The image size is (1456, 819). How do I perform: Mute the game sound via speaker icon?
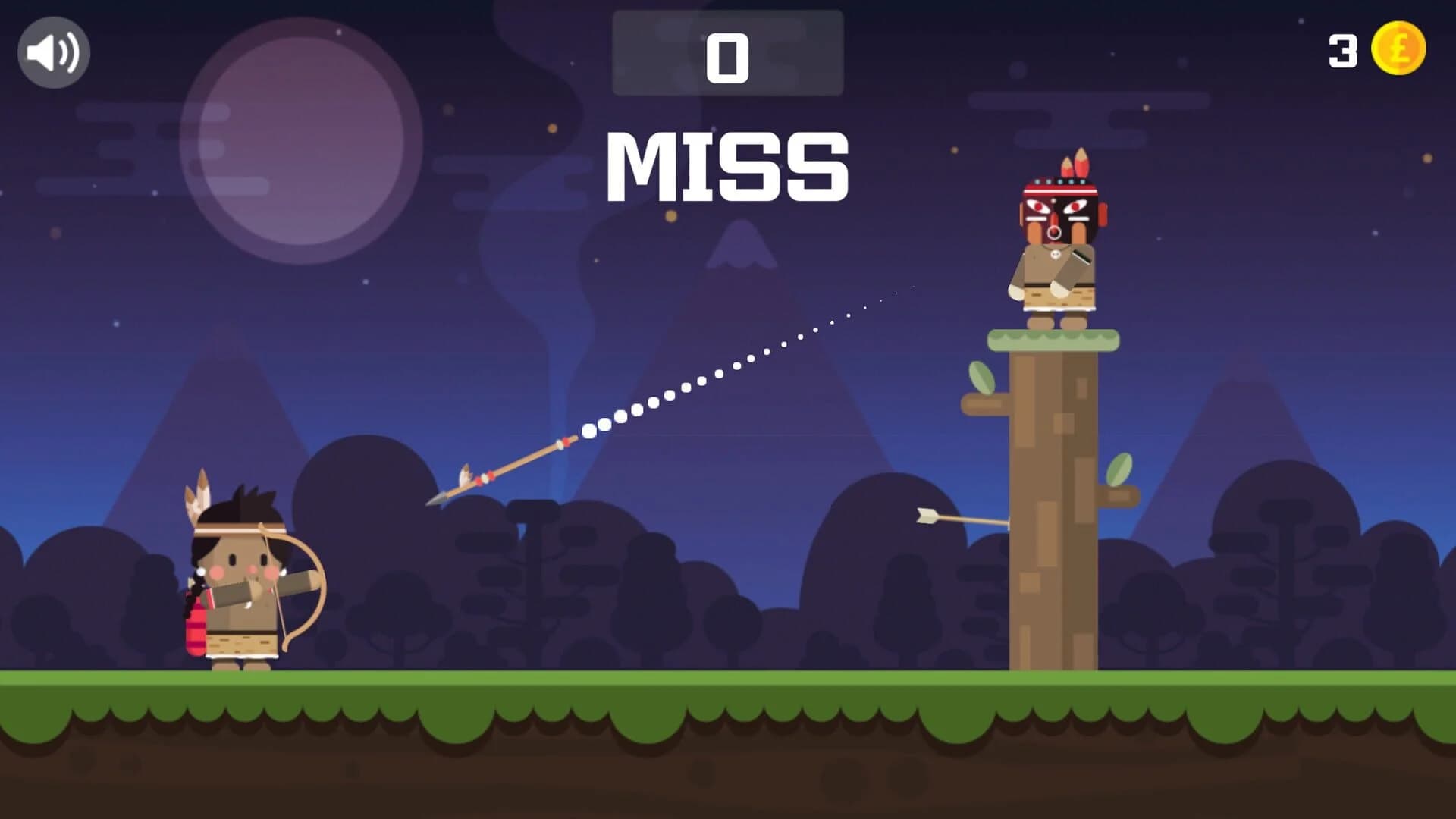click(52, 51)
